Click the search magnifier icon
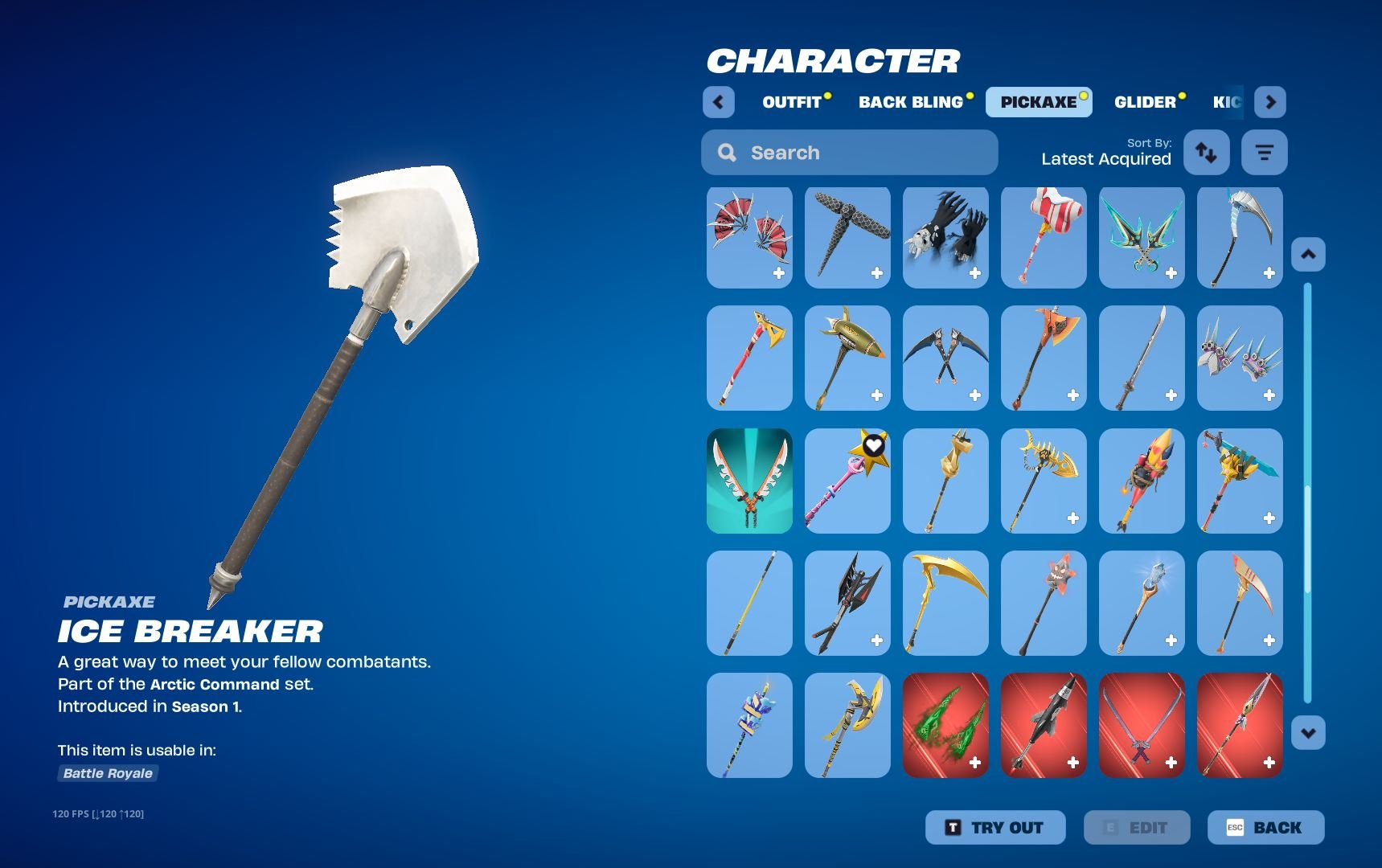This screenshot has width=1382, height=868. (x=728, y=152)
